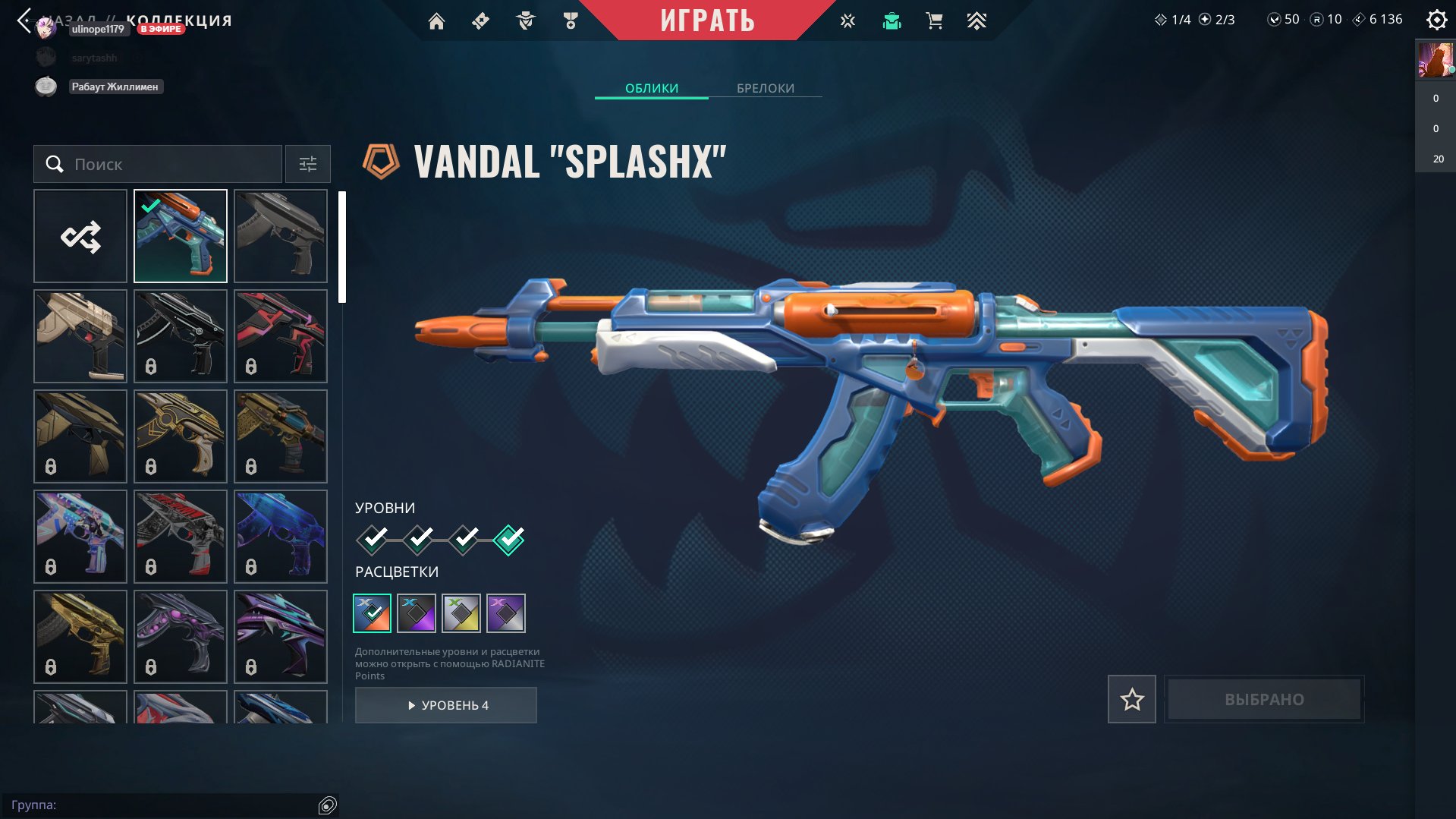
Task: Start a match with the ИГРАТЬ button
Action: [x=707, y=20]
